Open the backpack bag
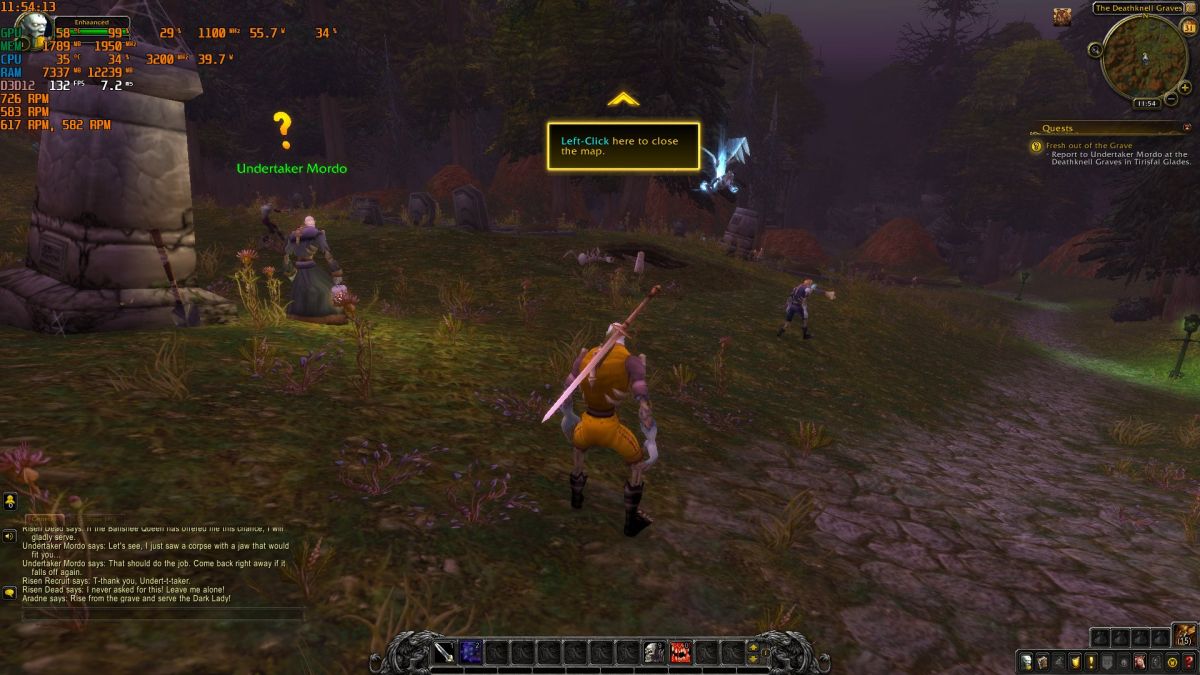The height and width of the screenshot is (675, 1200). [1185, 636]
